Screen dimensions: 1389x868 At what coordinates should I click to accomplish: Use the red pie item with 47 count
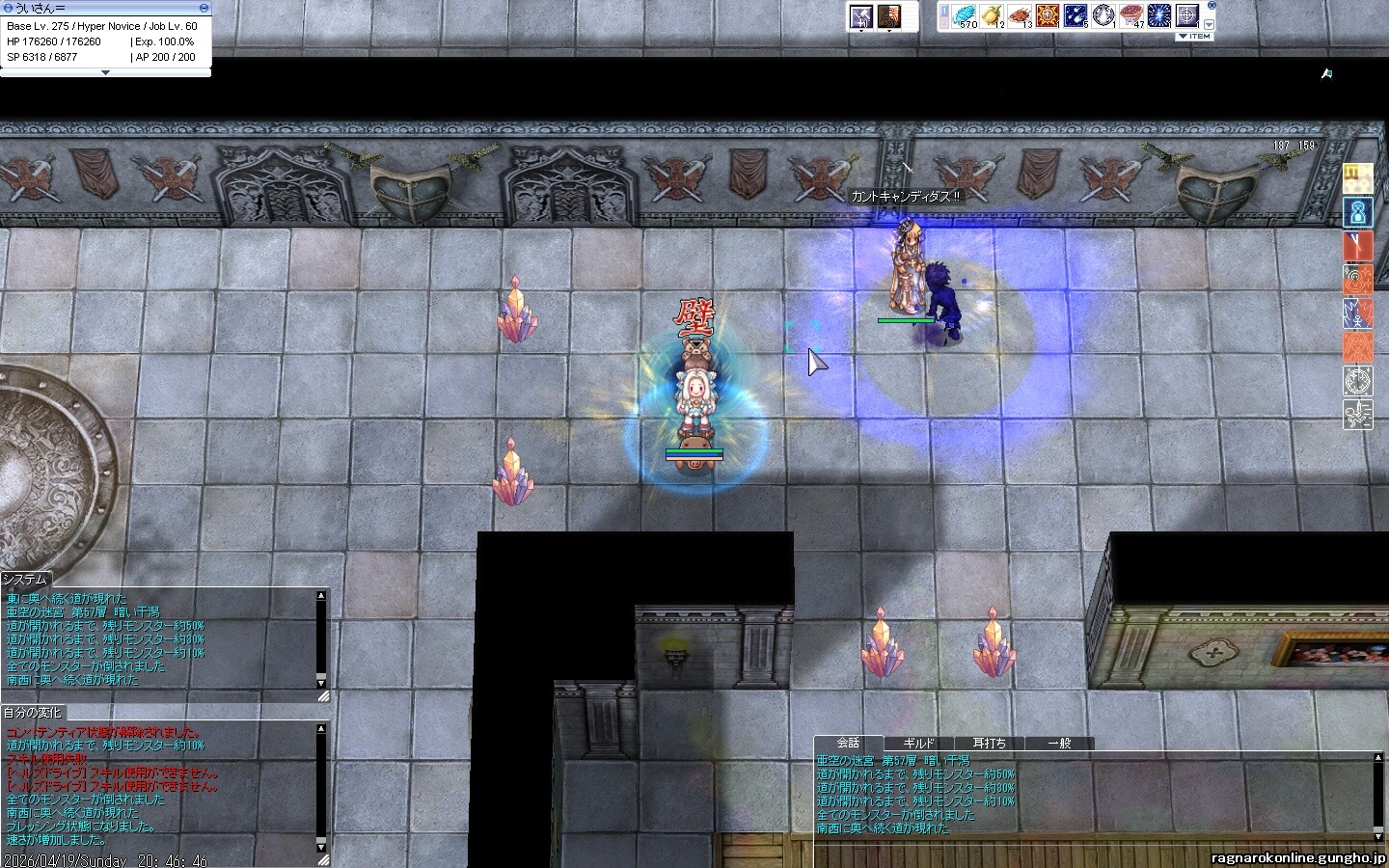click(1131, 16)
